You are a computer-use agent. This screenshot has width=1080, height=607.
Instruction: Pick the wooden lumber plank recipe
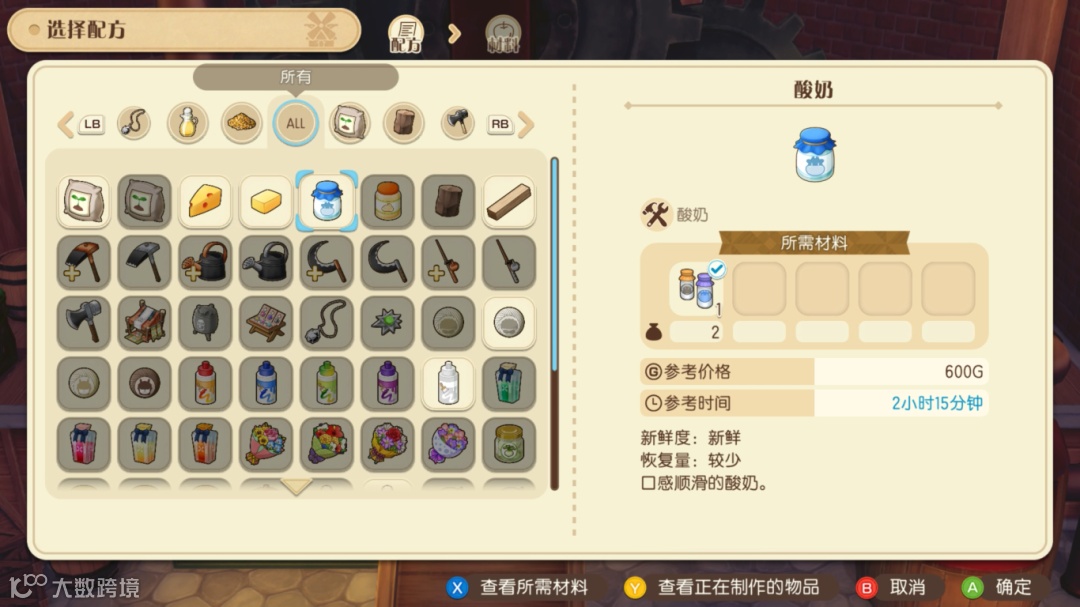pyautogui.click(x=509, y=202)
